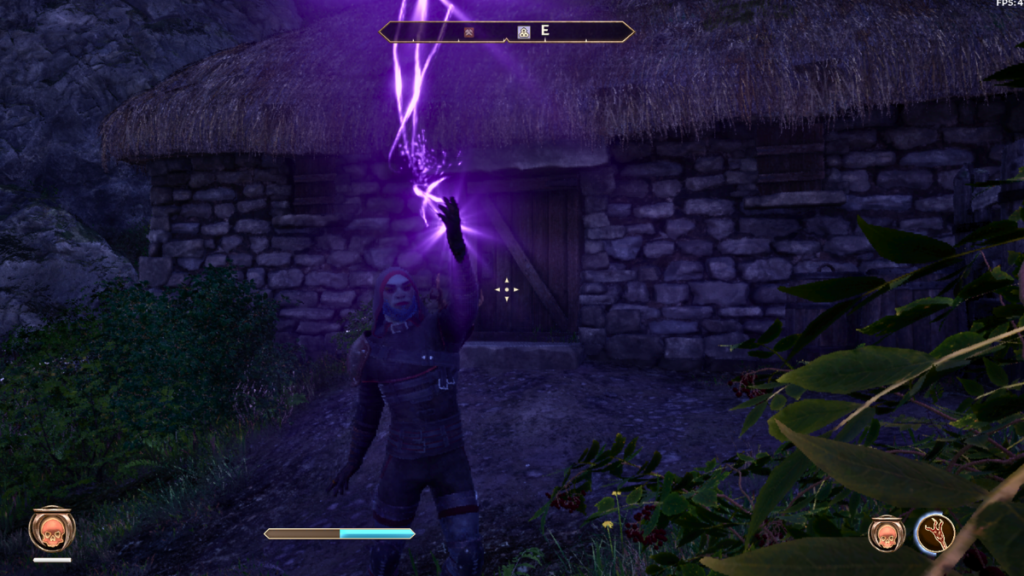1024x576 pixels.
Task: Select the pale blue figure marker on compass
Action: point(523,32)
